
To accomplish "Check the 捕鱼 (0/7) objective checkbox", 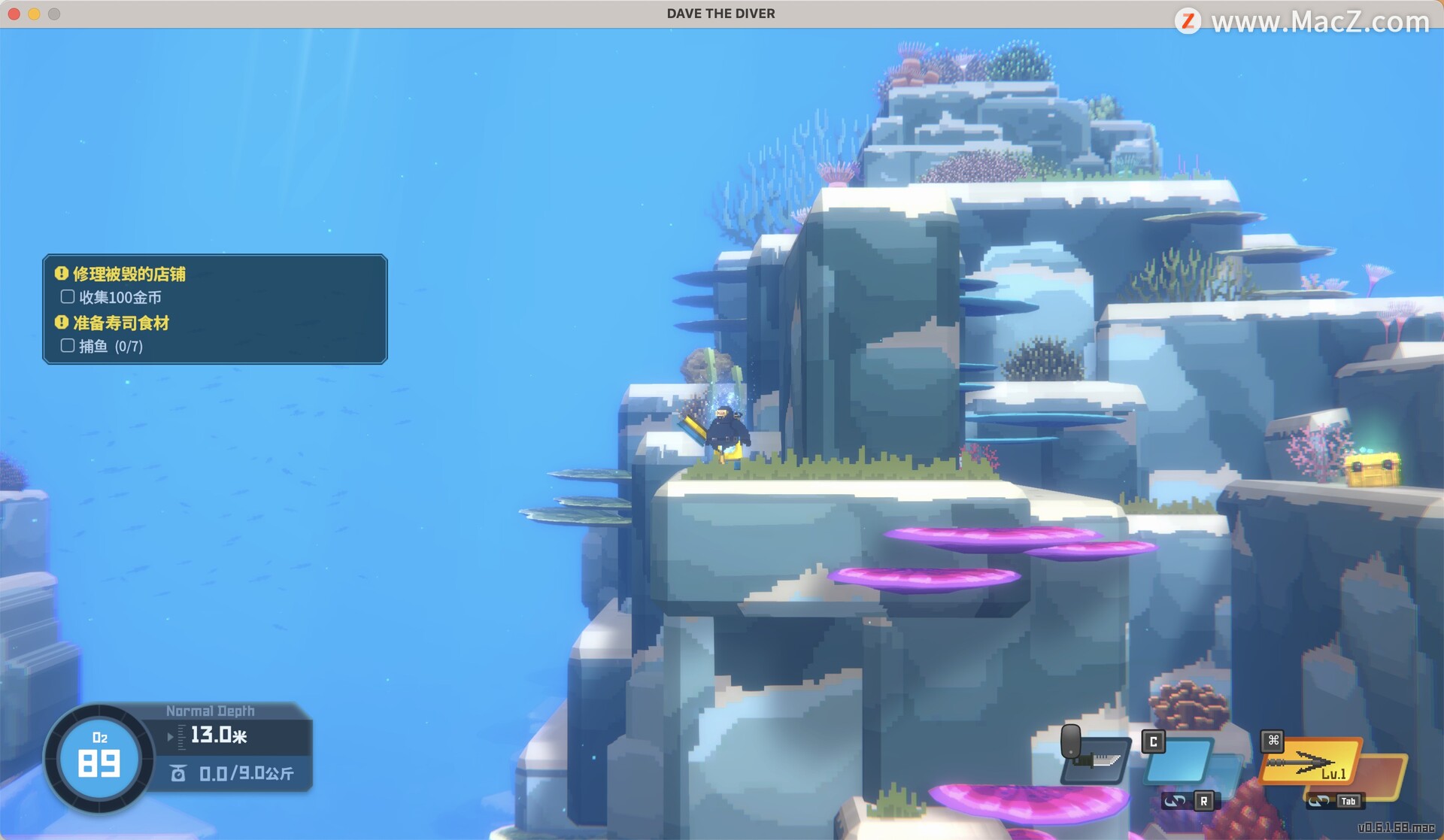I will point(67,346).
